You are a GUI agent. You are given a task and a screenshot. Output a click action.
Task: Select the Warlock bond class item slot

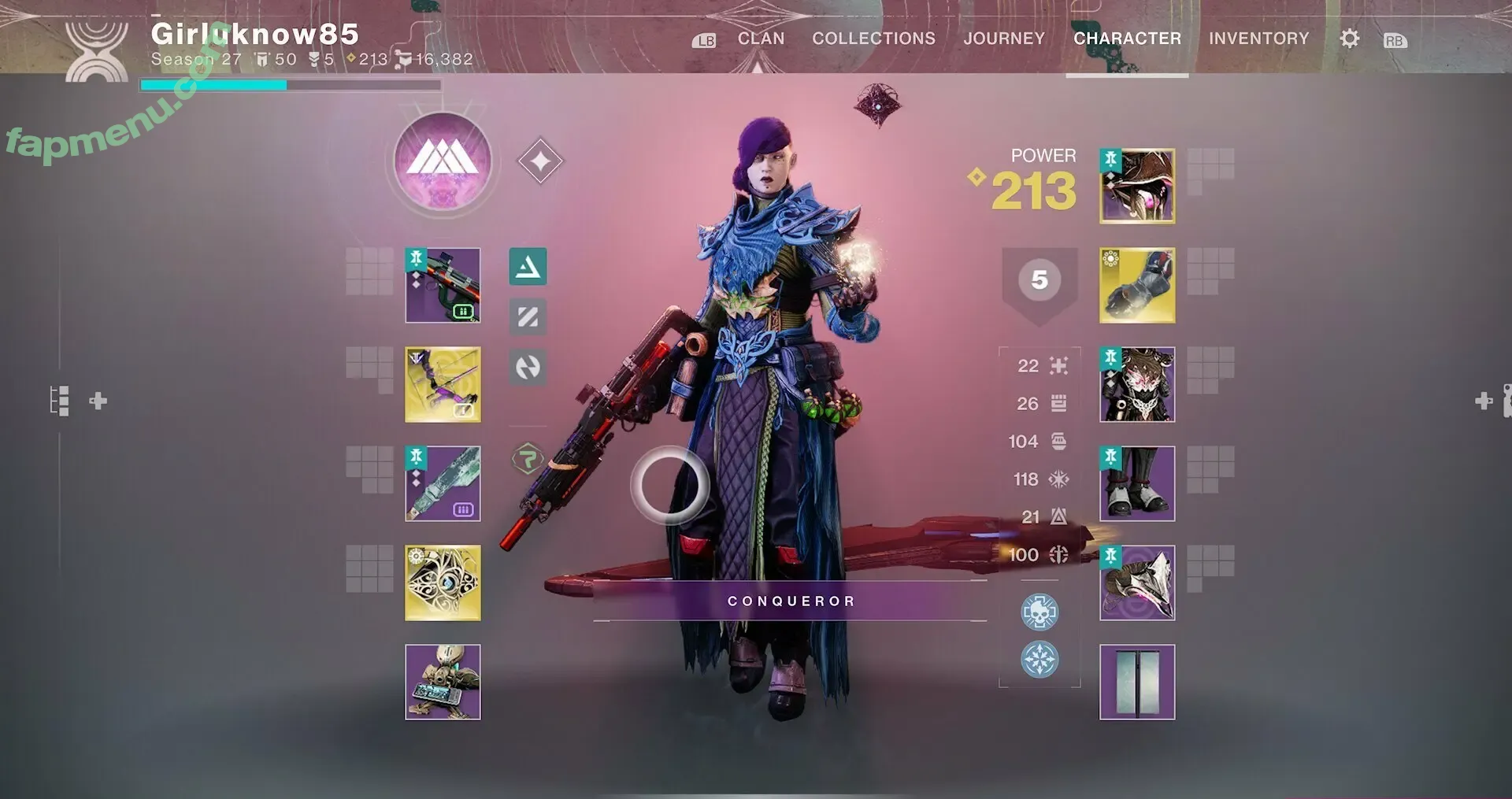(x=1137, y=583)
